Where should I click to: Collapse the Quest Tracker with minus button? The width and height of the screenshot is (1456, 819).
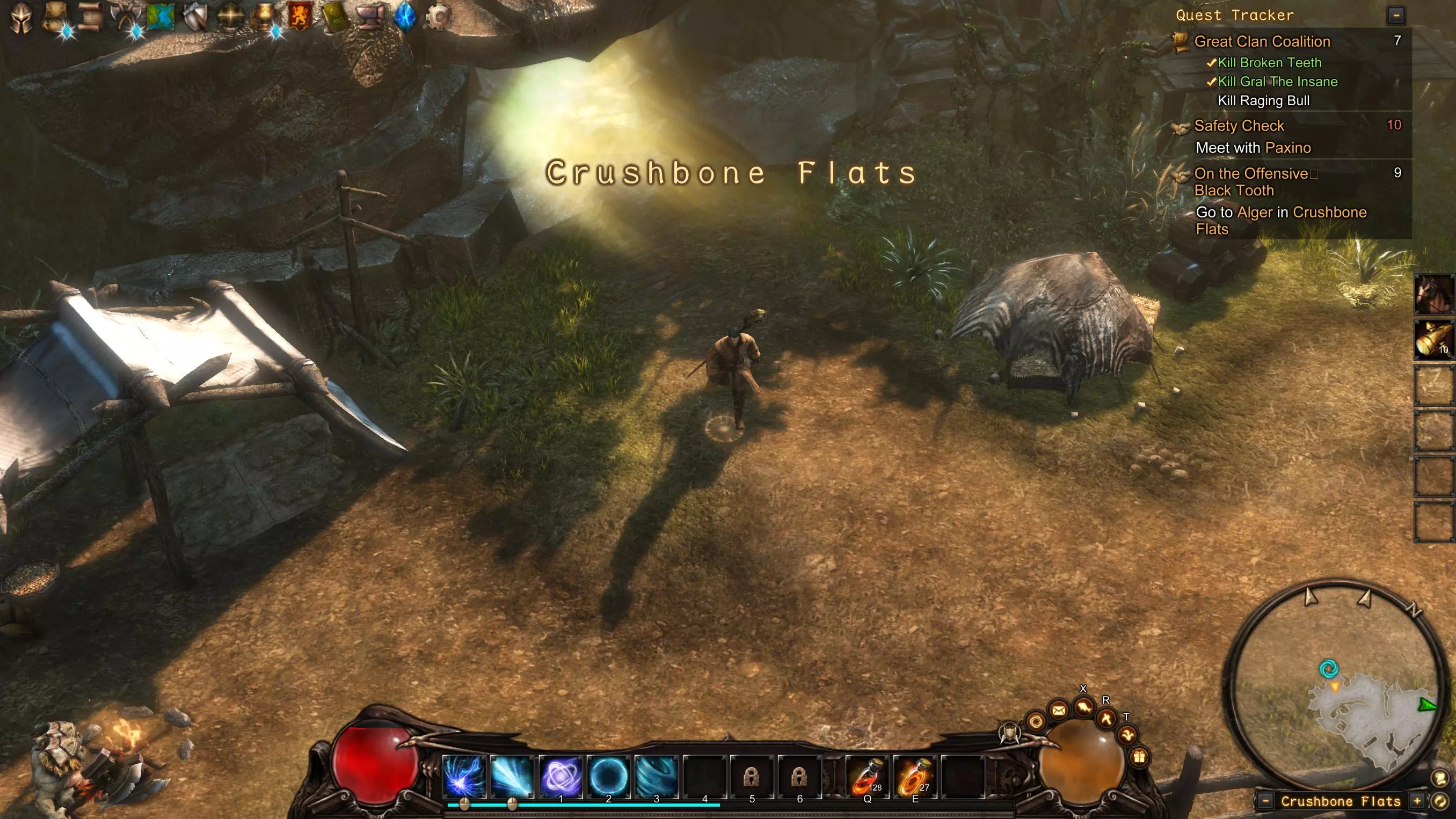pyautogui.click(x=1396, y=15)
